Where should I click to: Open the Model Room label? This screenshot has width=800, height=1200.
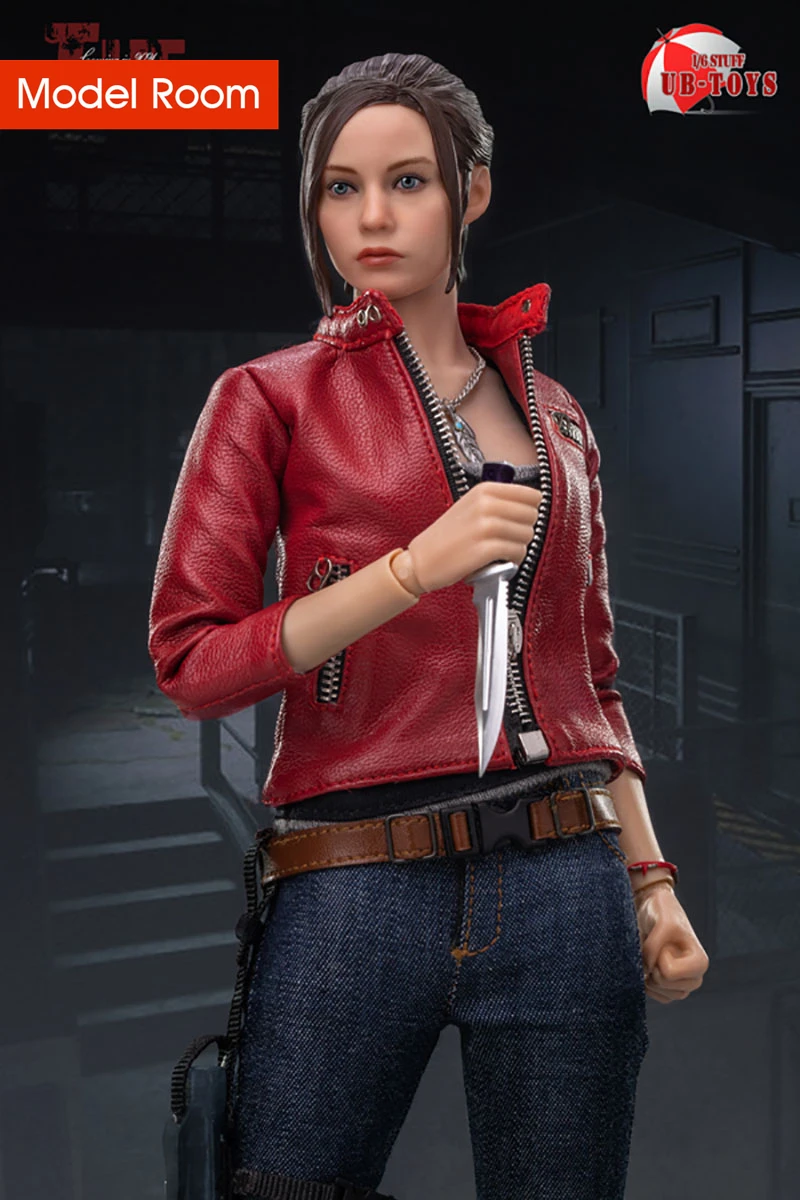[139, 94]
